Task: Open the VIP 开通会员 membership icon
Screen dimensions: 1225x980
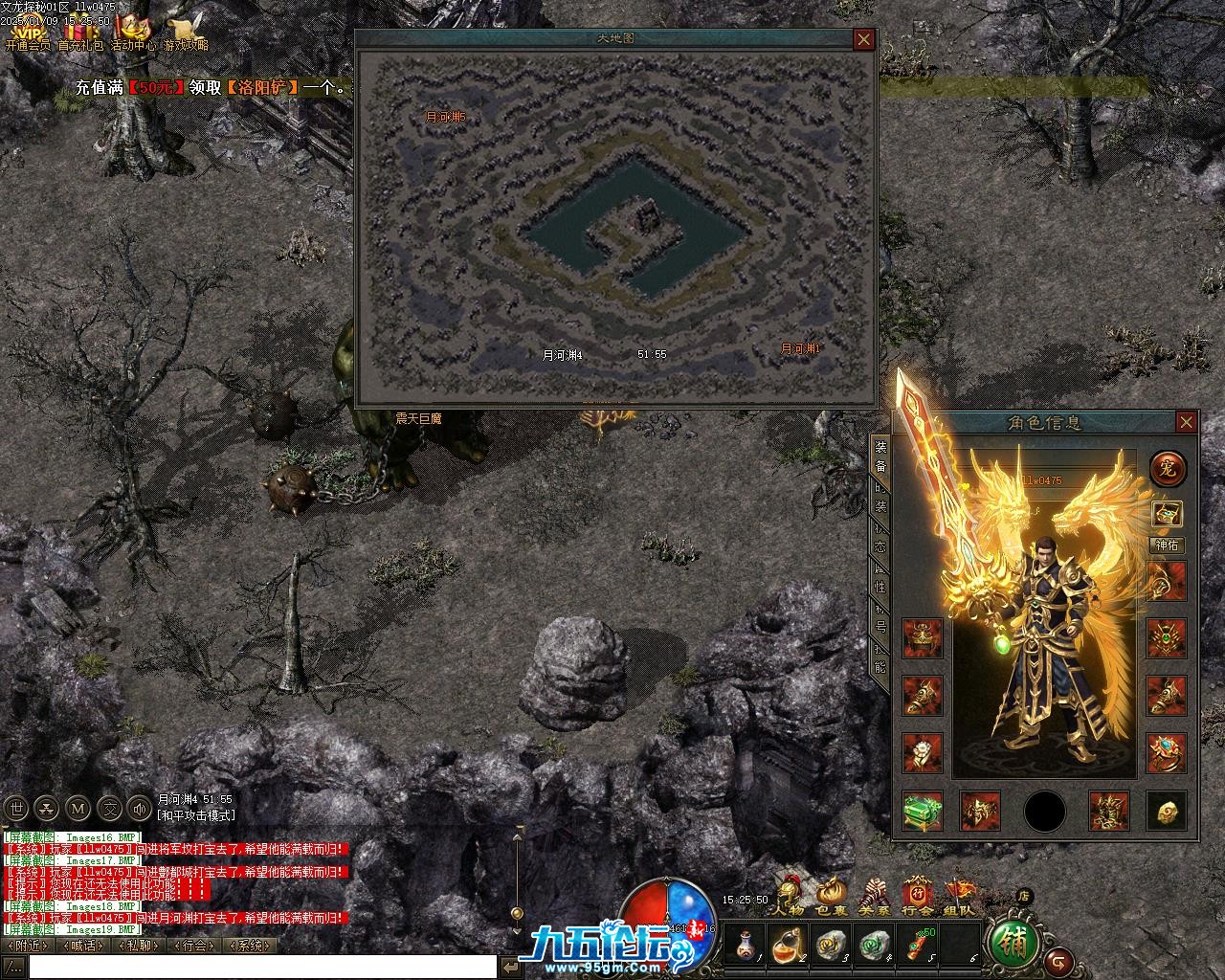Action: [x=27, y=31]
